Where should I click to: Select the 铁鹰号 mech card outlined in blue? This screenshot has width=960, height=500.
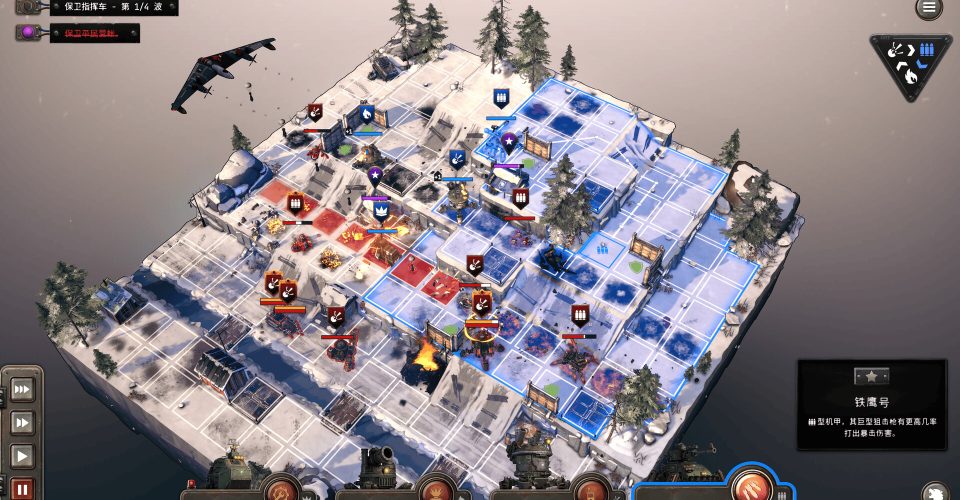point(713,477)
